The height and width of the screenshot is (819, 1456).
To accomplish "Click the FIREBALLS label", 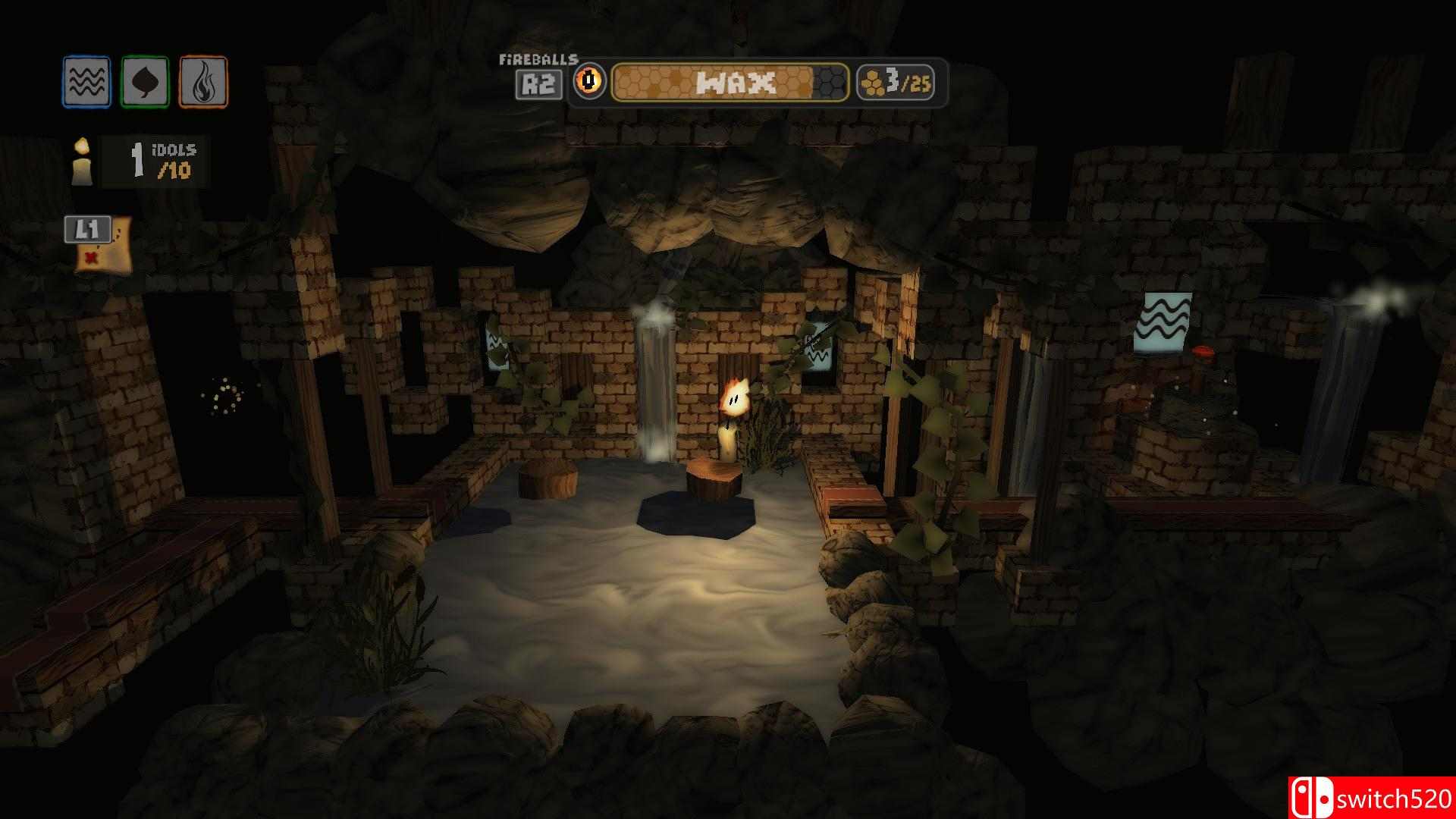I will click(538, 59).
